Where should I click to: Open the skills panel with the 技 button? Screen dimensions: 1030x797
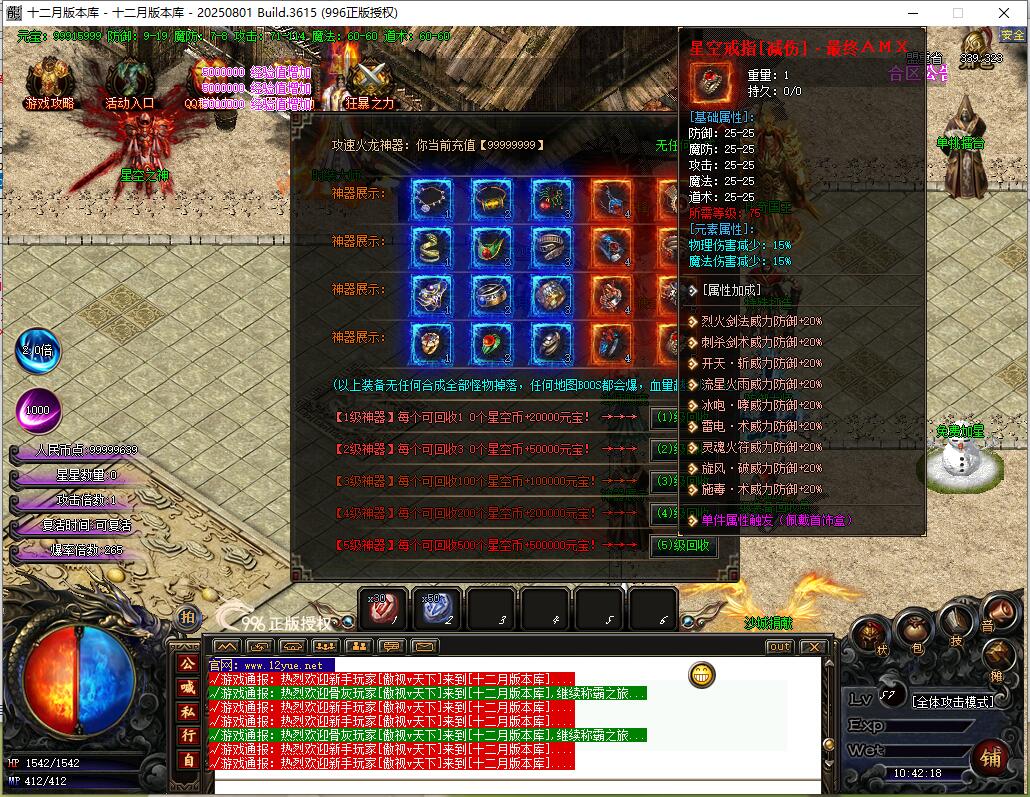click(956, 627)
